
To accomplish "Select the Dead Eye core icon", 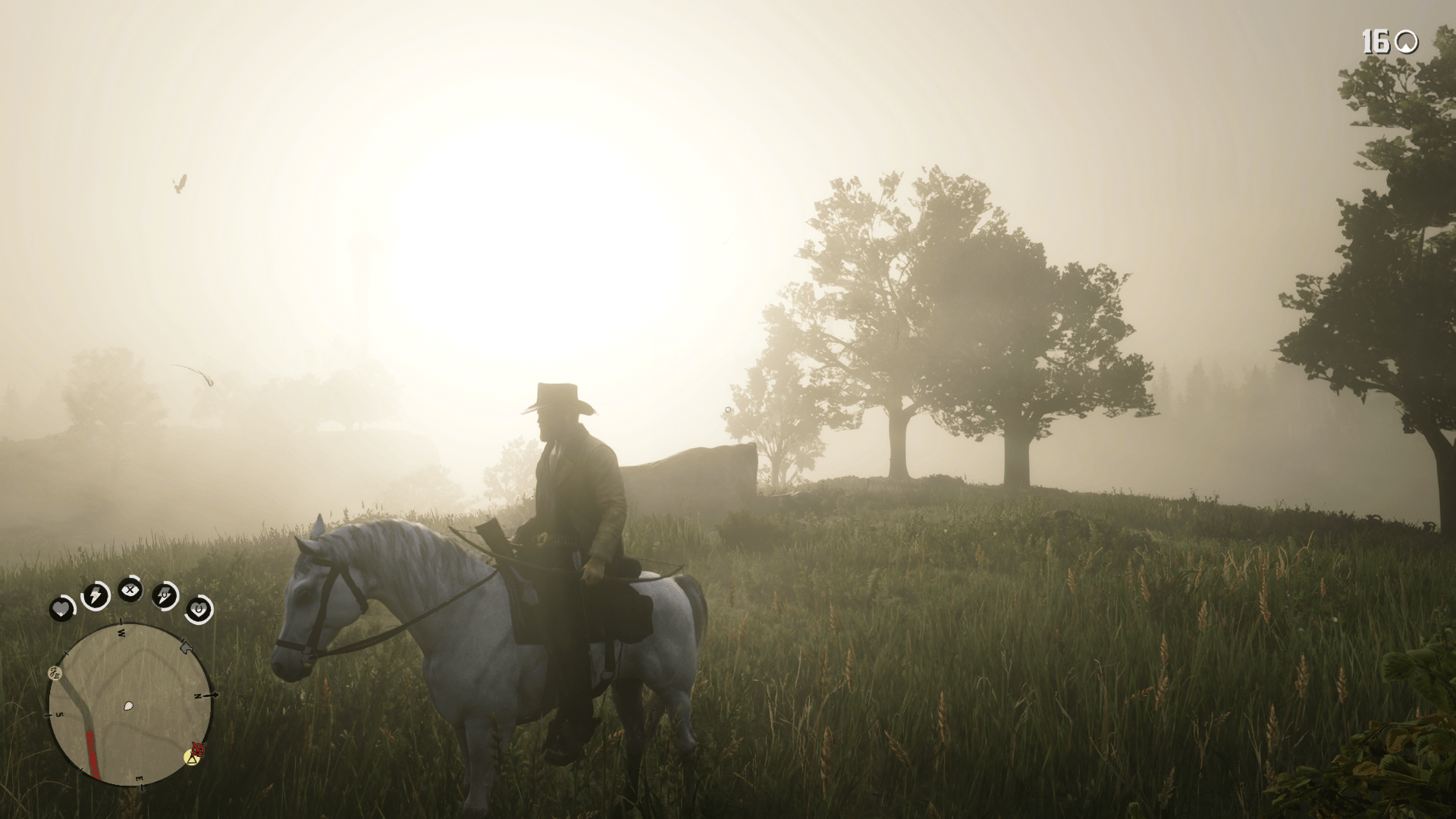I will pyautogui.click(x=130, y=589).
